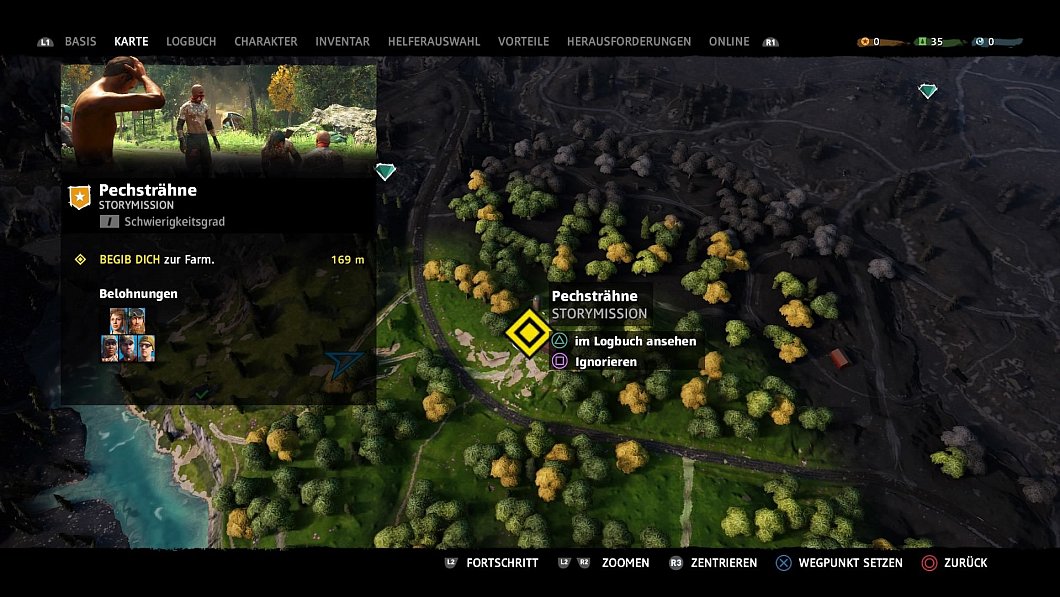
Task: Open the CHARAKTER tab
Action: (x=266, y=42)
